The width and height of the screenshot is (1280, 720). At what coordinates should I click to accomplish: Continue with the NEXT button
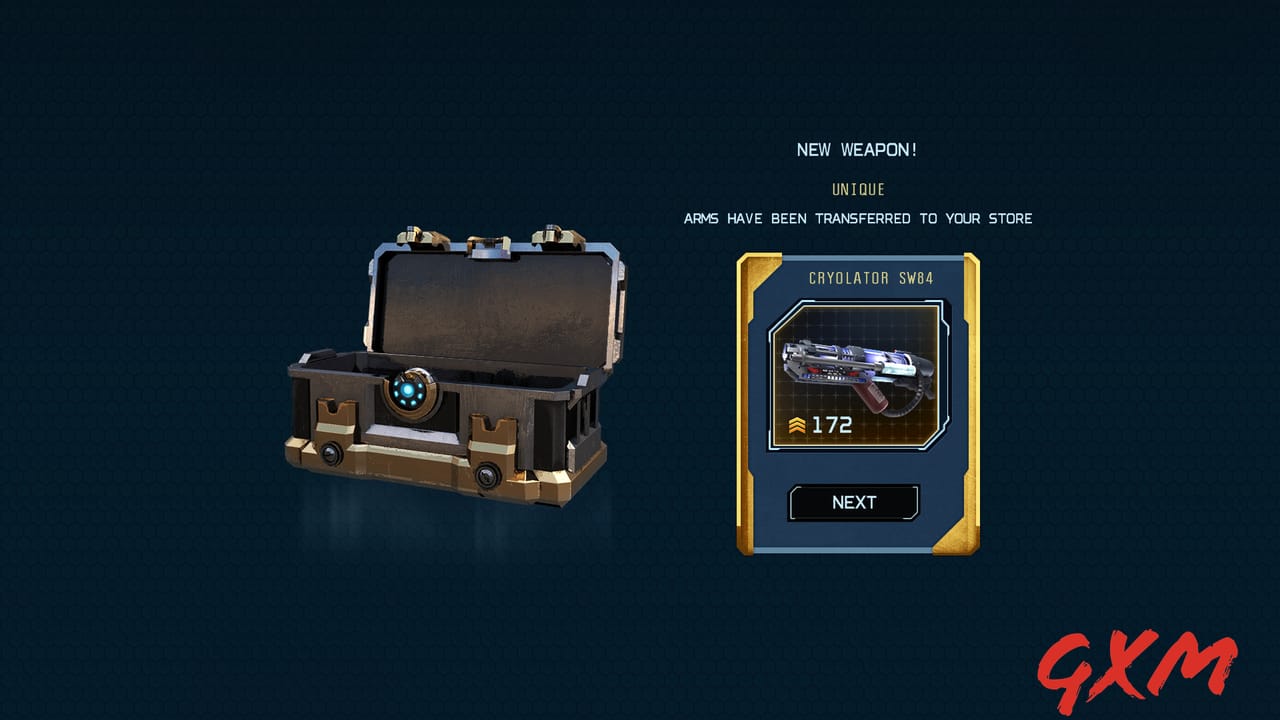click(x=854, y=503)
